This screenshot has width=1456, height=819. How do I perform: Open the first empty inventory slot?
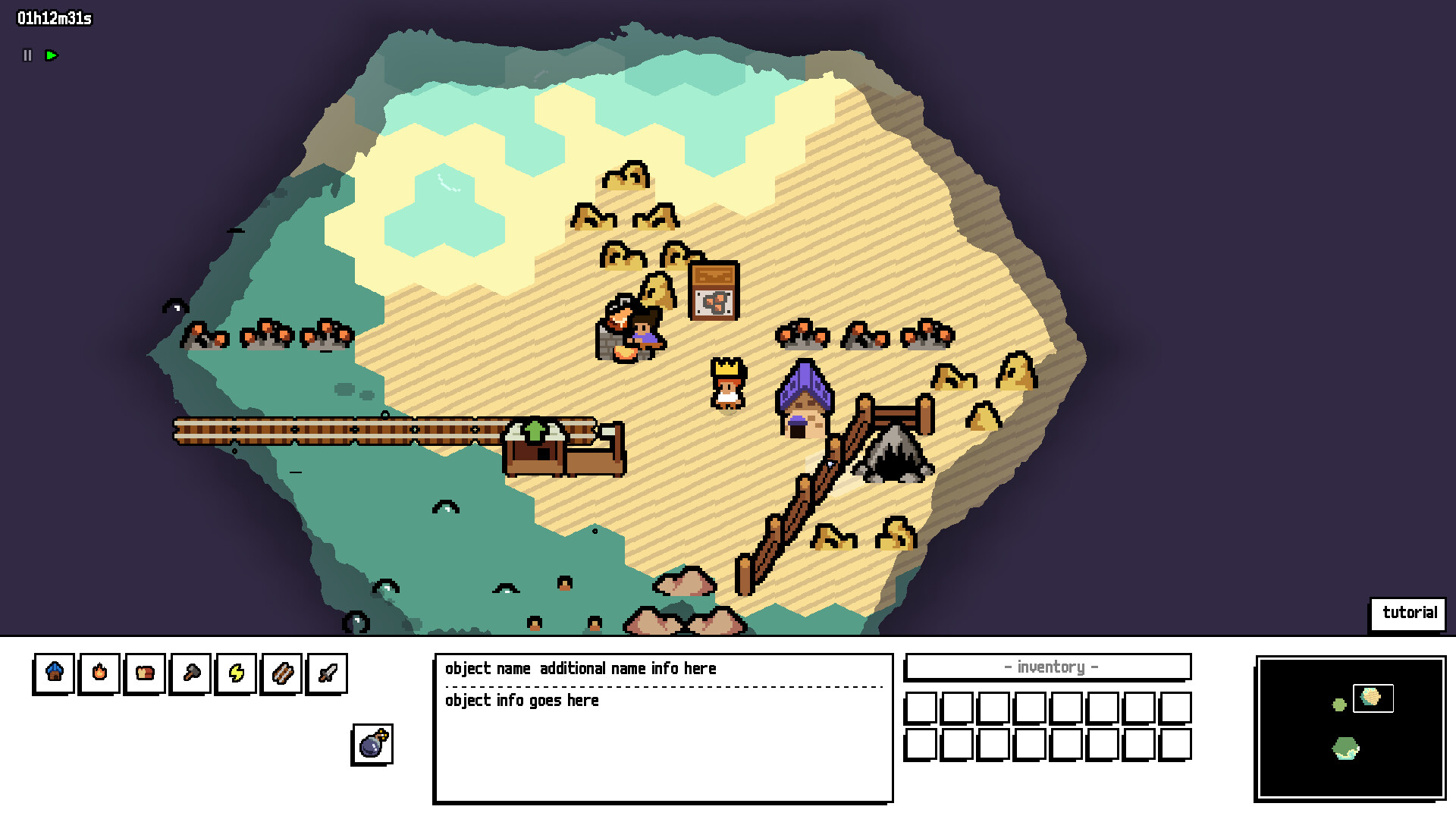click(x=921, y=707)
